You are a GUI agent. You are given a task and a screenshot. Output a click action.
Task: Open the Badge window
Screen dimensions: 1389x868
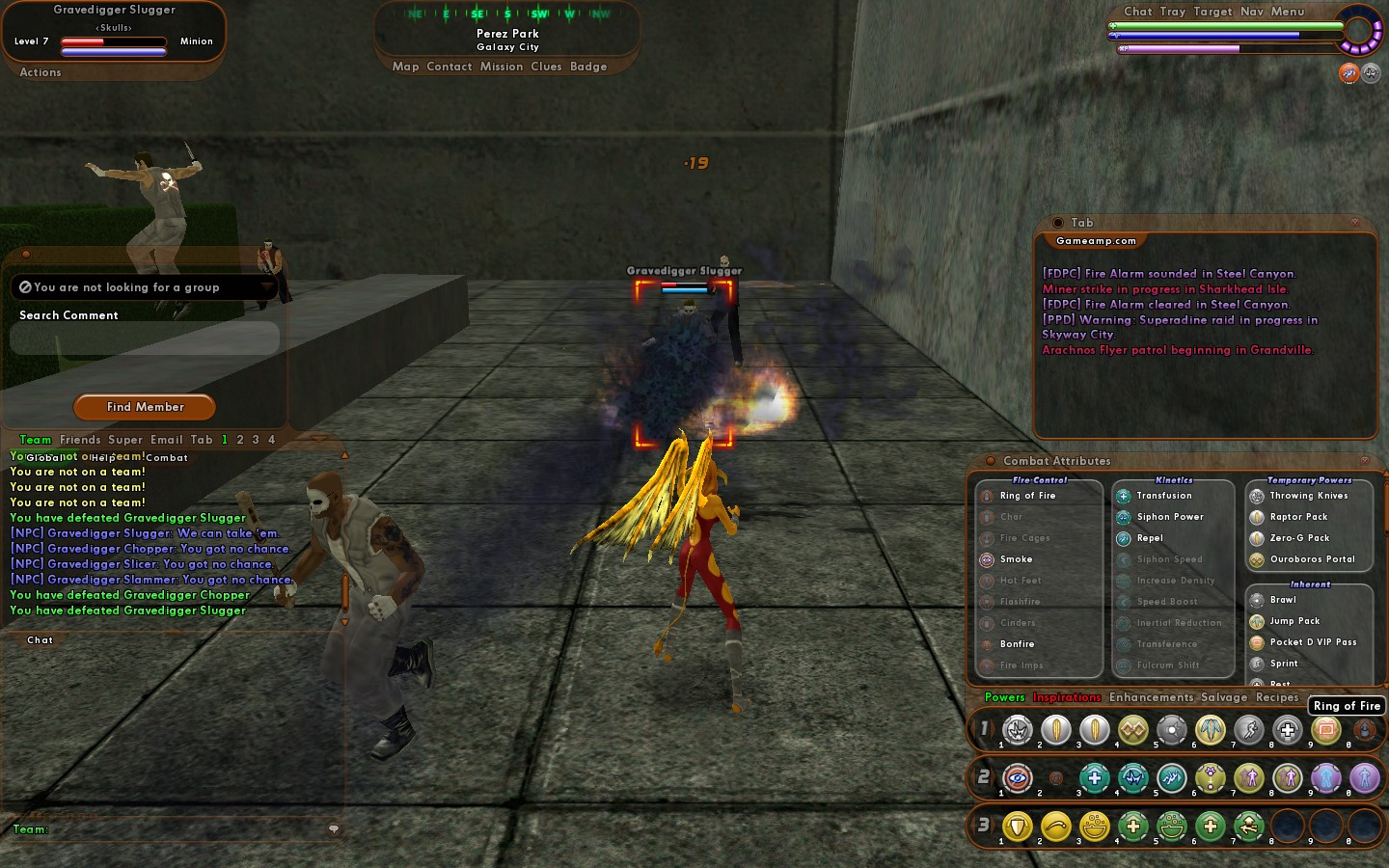pyautogui.click(x=588, y=67)
